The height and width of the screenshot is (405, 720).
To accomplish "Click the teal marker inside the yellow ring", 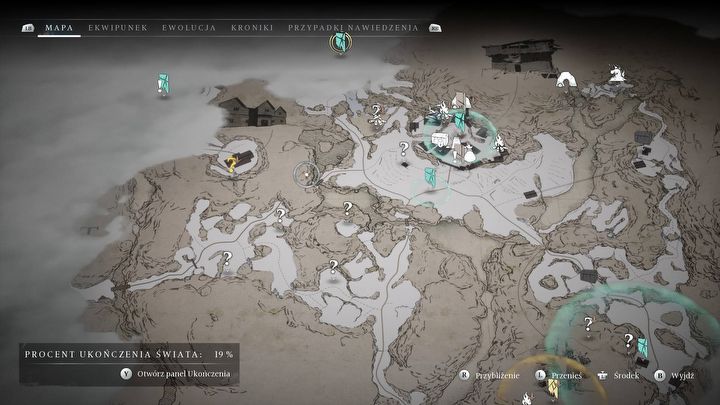I will coord(343,43).
